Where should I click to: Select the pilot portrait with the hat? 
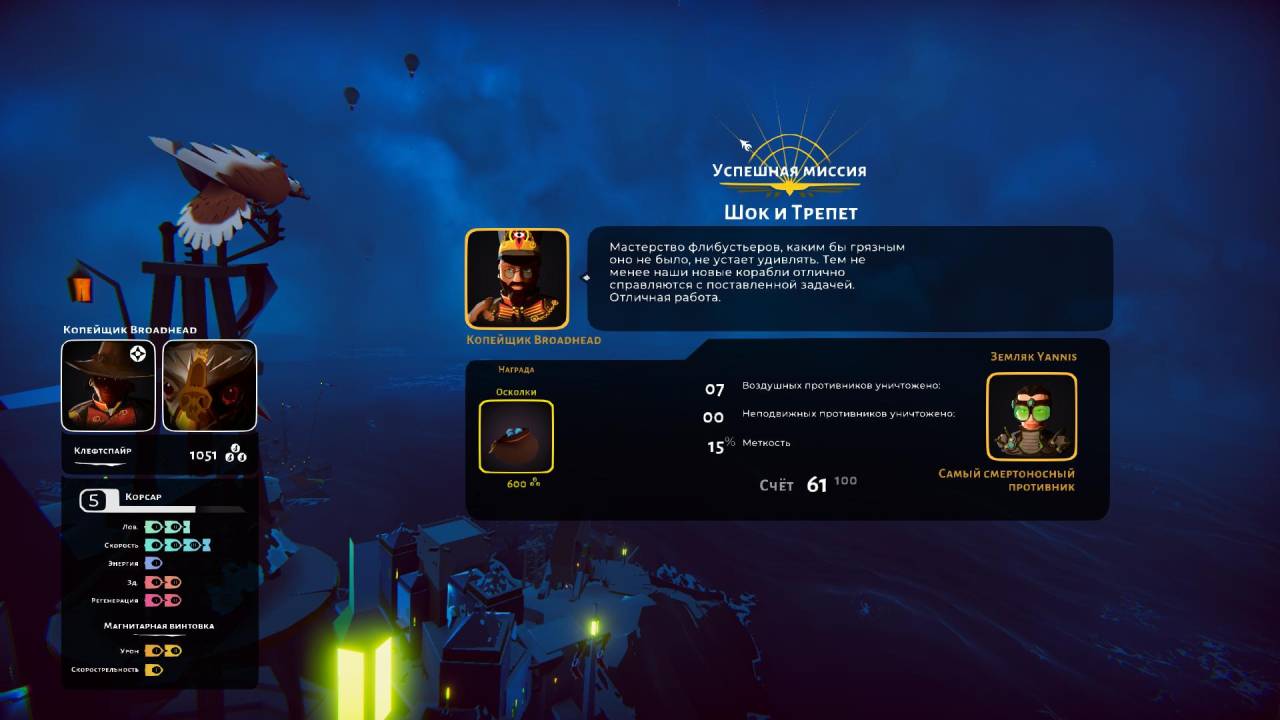click(108, 385)
